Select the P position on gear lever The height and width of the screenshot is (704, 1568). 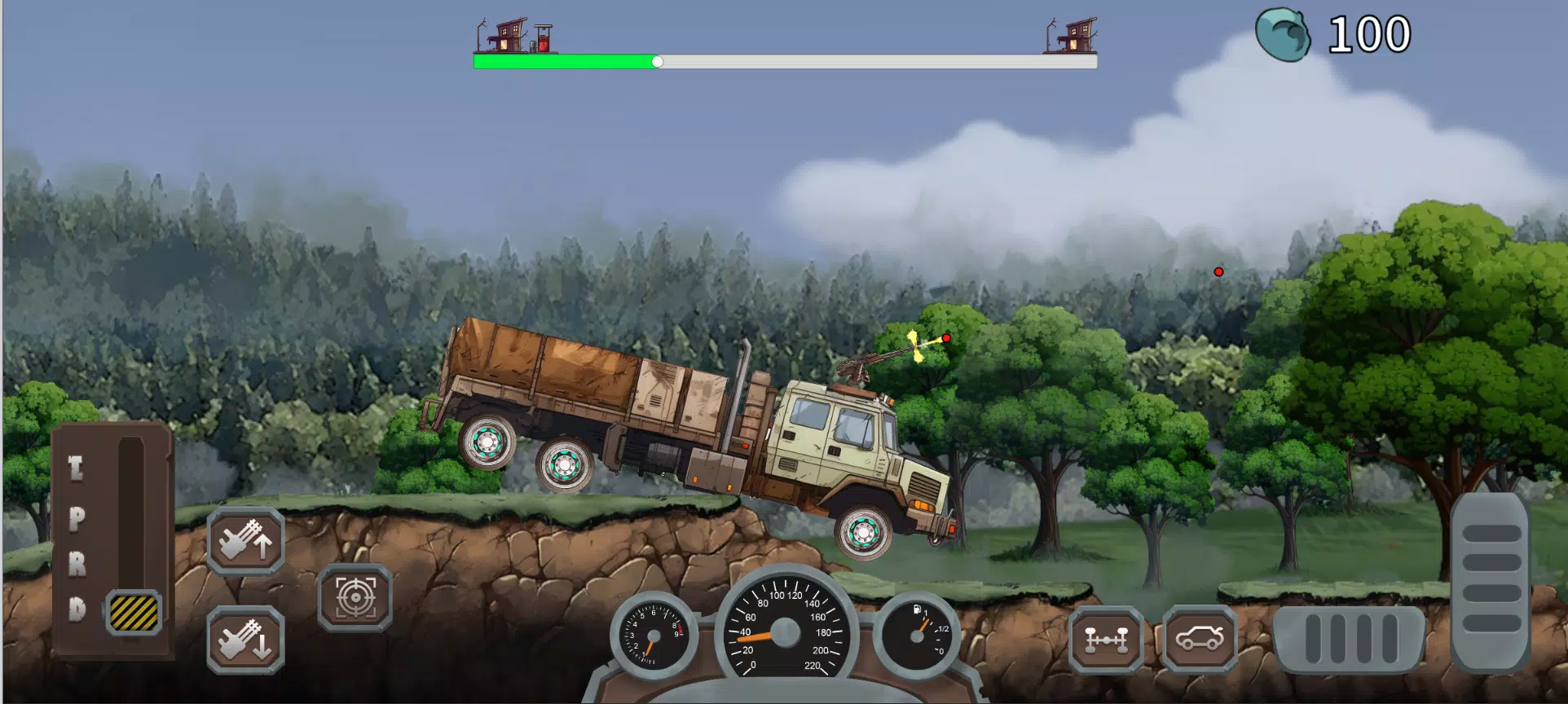click(77, 518)
